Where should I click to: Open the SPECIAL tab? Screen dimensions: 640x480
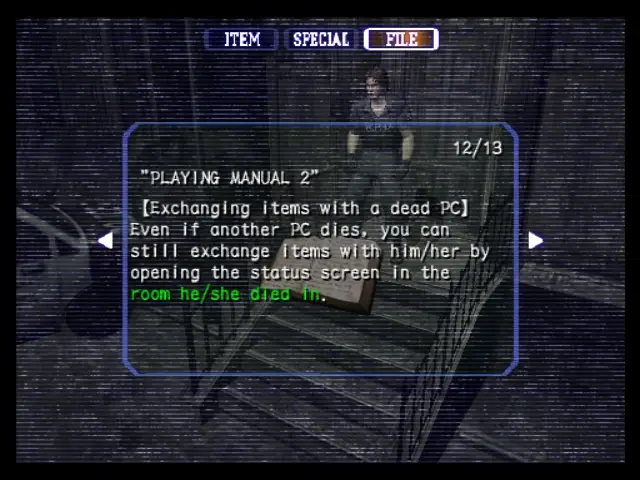320,40
